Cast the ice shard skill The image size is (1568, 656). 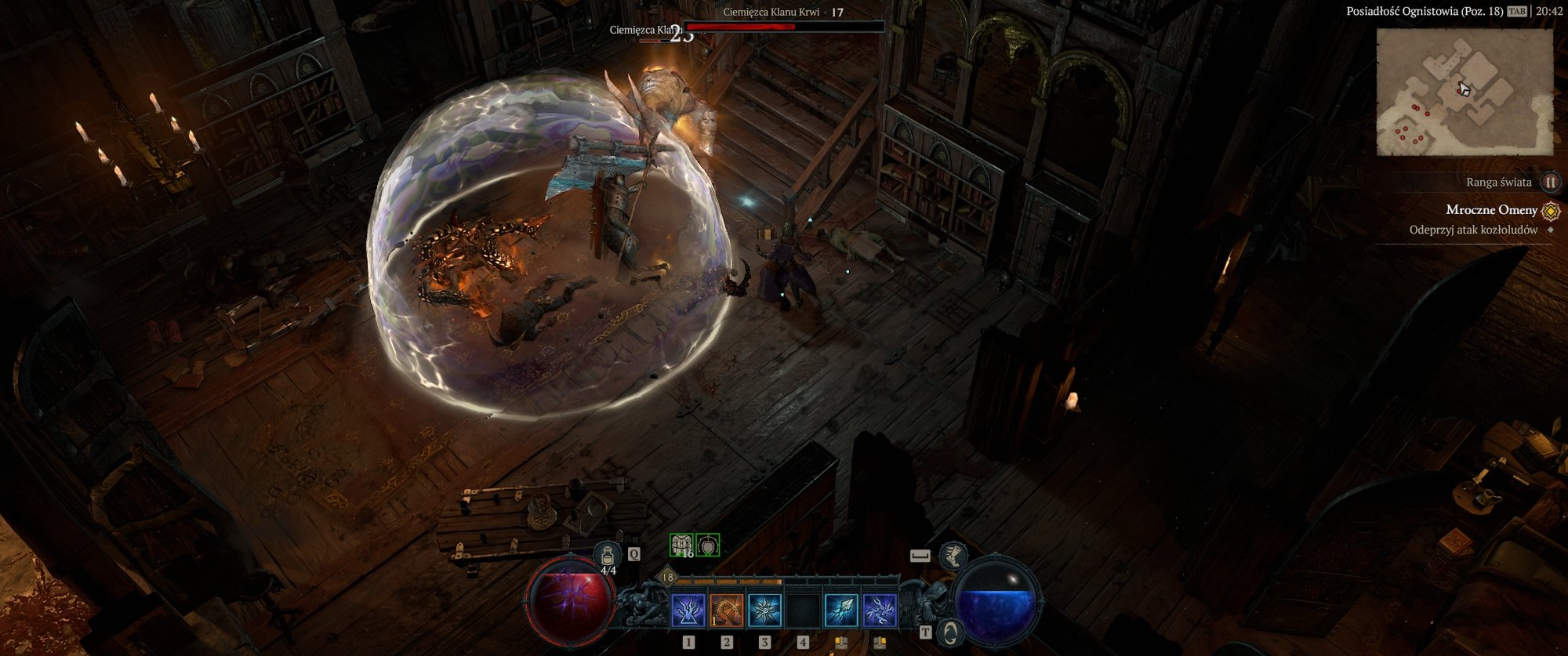[x=840, y=611]
